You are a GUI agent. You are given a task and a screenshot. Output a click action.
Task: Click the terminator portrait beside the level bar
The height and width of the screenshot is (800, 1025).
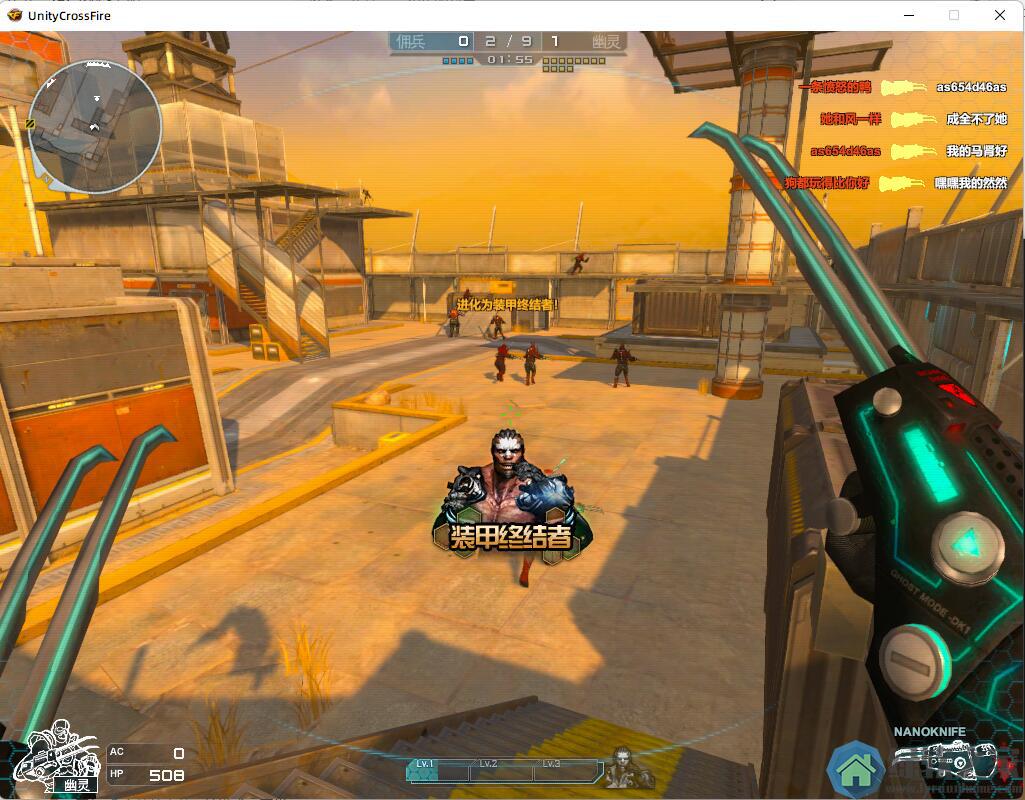tap(629, 768)
